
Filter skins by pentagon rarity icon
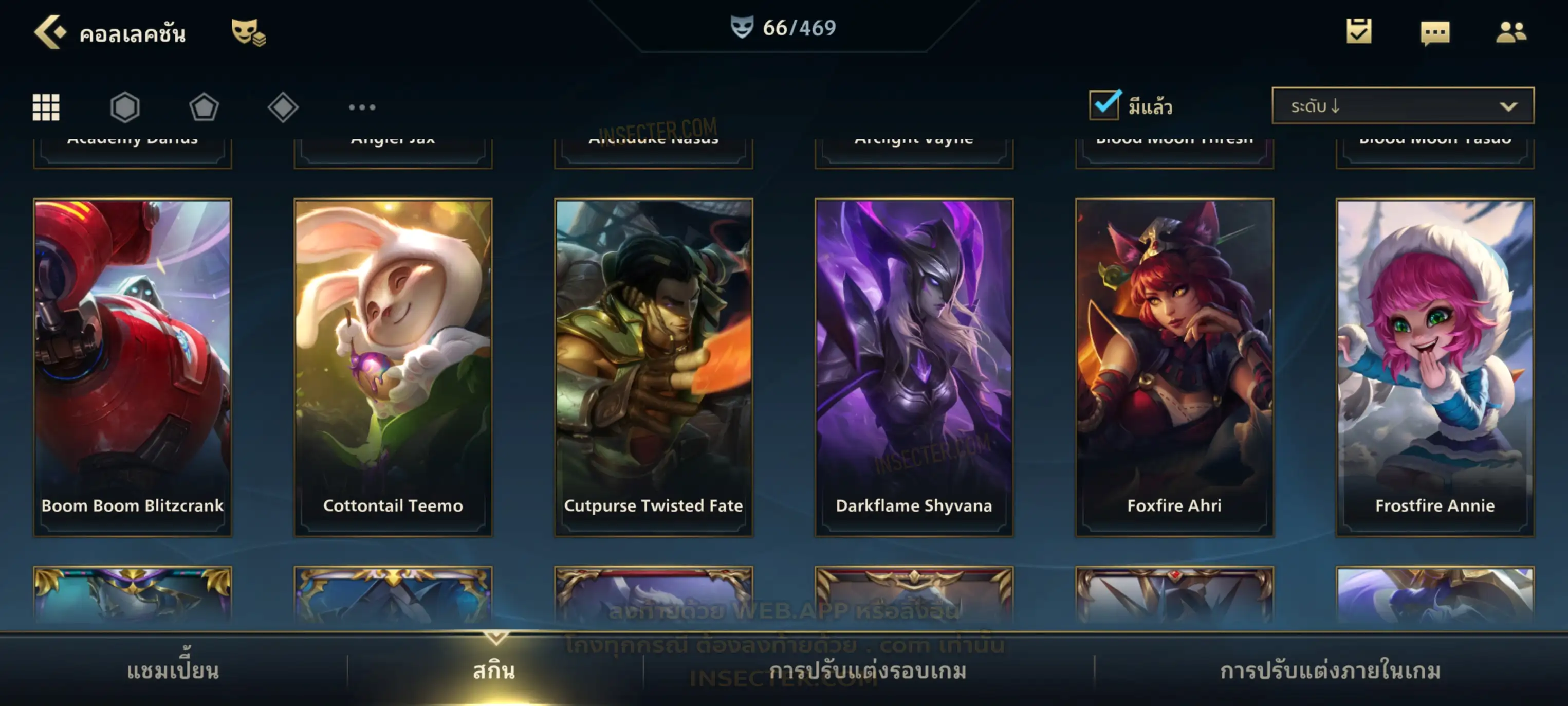(204, 107)
